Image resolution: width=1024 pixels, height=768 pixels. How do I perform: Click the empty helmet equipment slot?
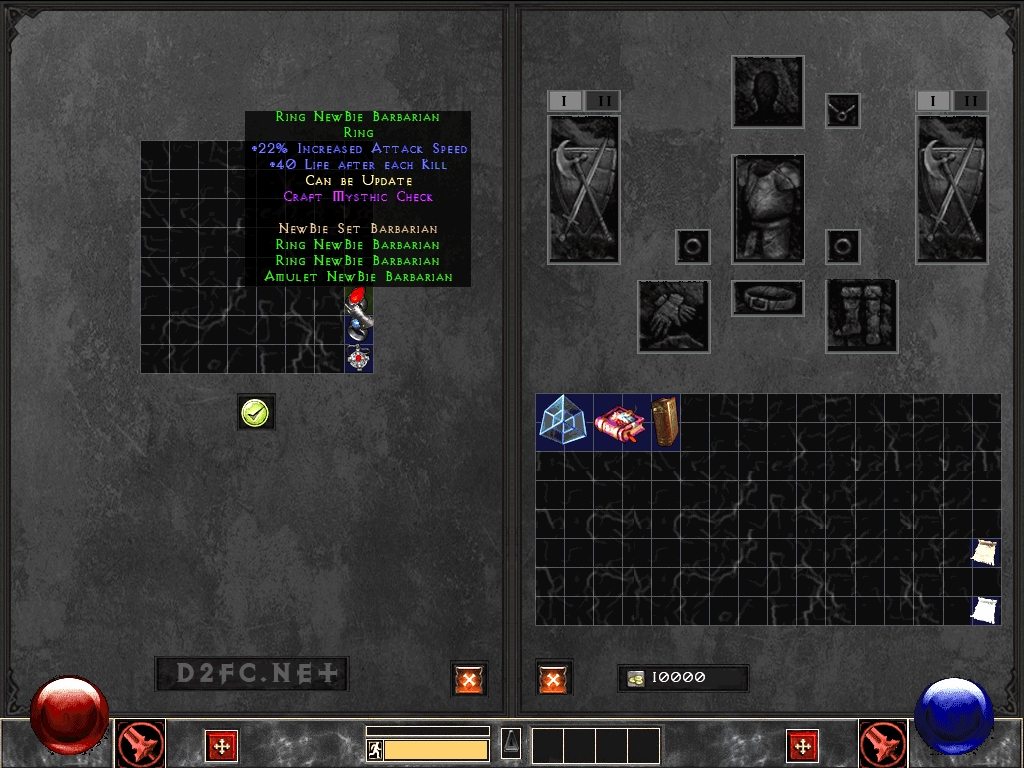767,92
